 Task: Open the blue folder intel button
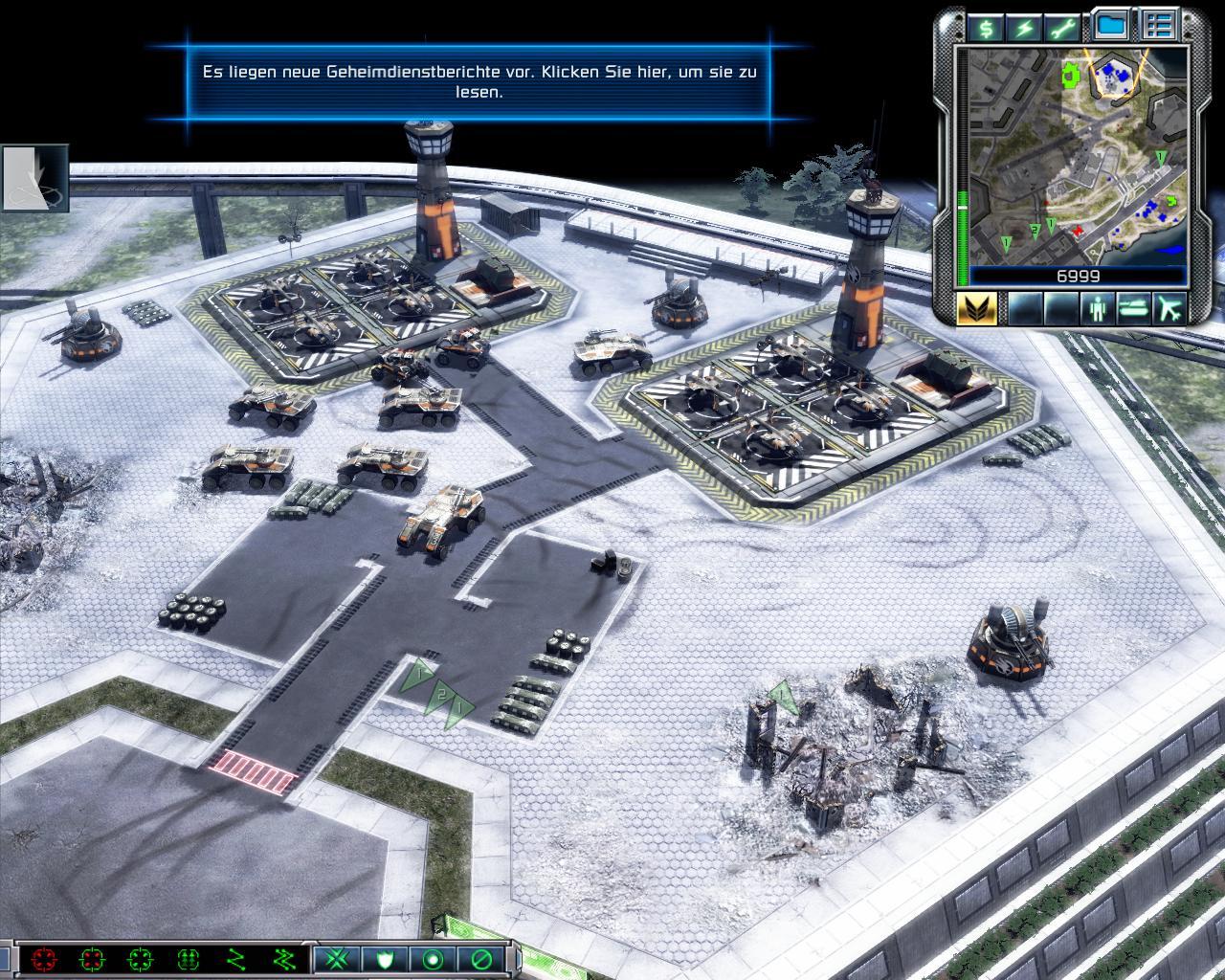click(1110, 26)
